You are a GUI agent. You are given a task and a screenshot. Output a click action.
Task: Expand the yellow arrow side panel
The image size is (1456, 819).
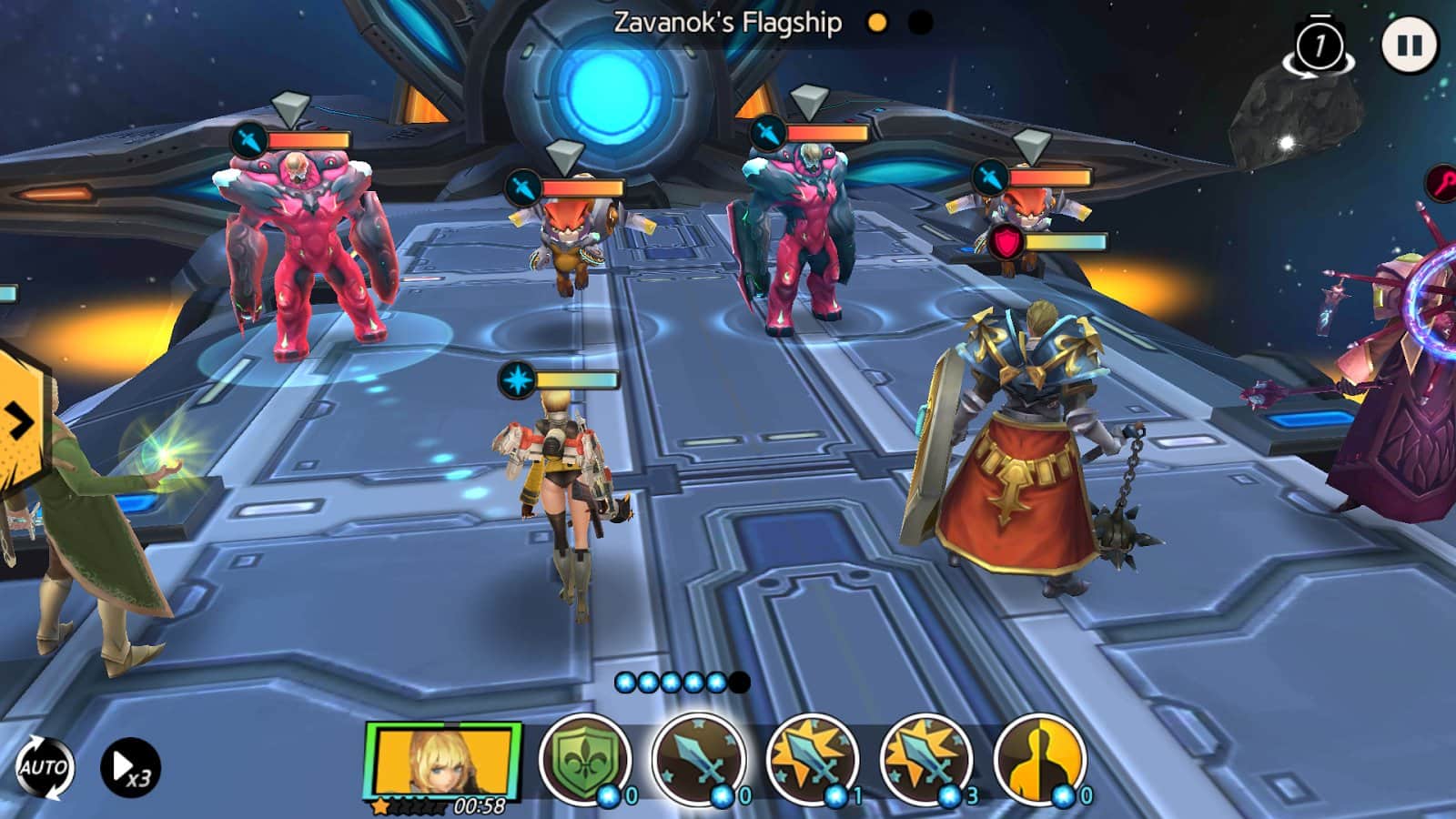[20, 421]
